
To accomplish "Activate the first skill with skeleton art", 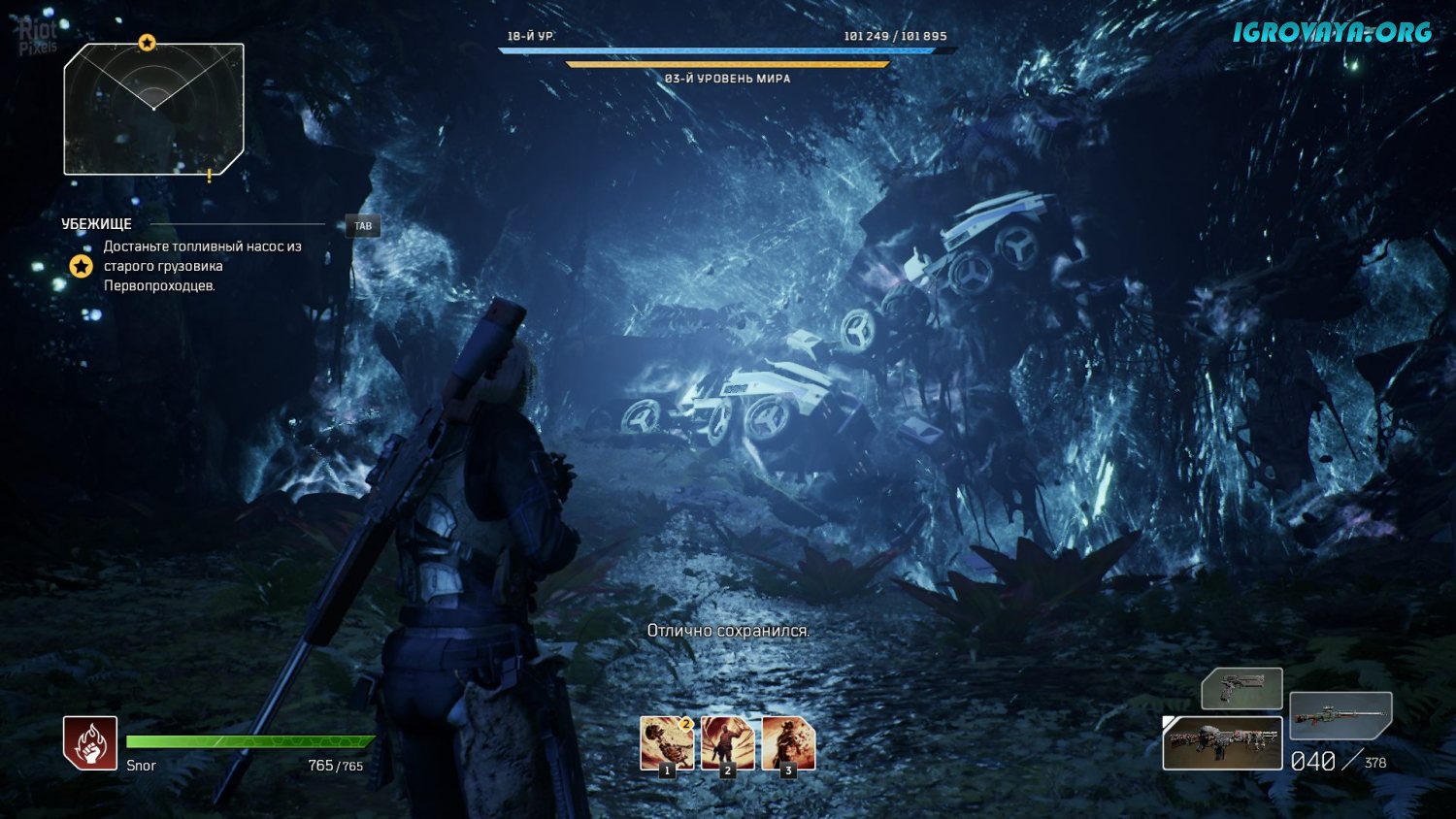I will click(x=667, y=744).
